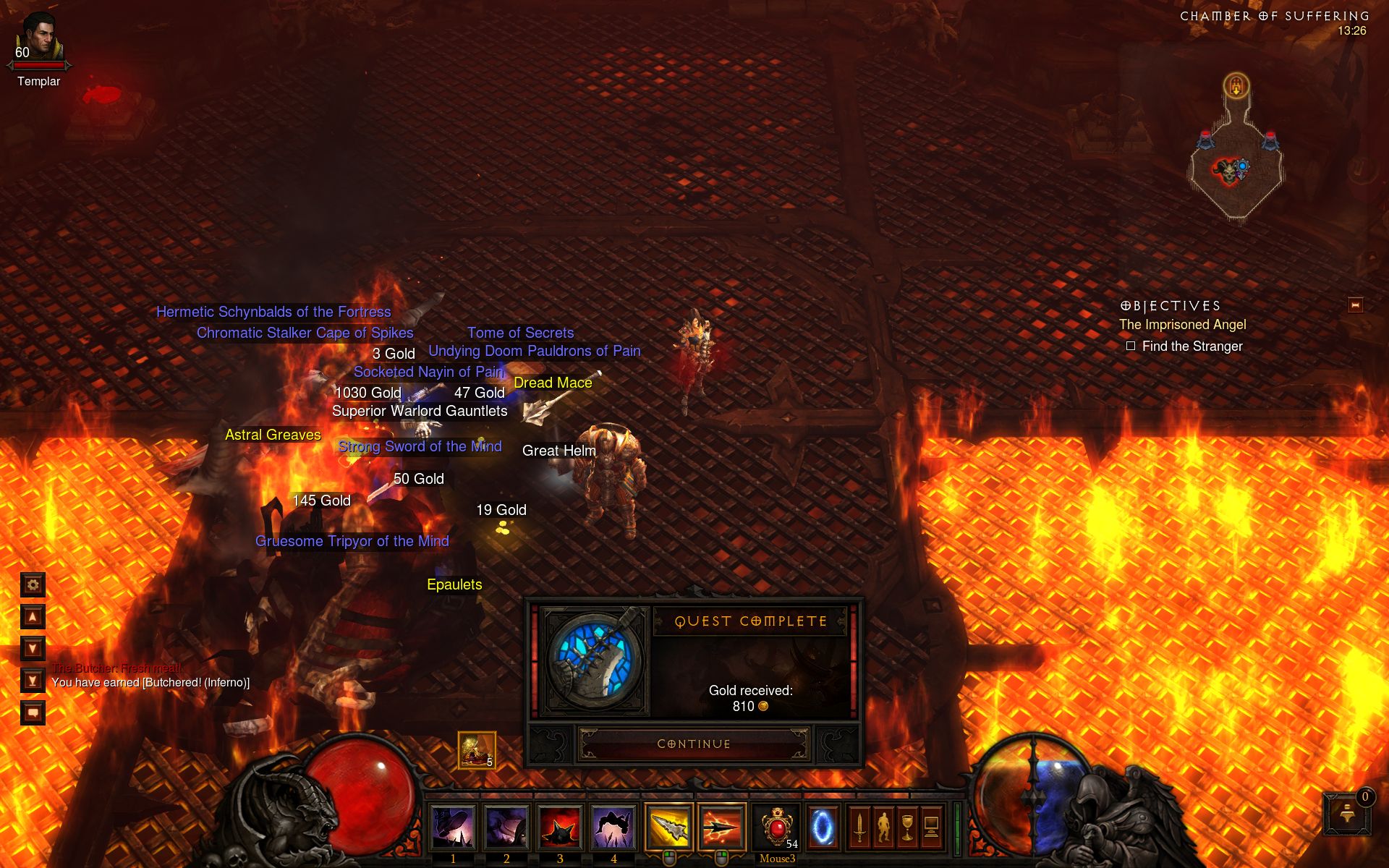
Task: Open the chat speech bubble button
Action: click(x=33, y=712)
